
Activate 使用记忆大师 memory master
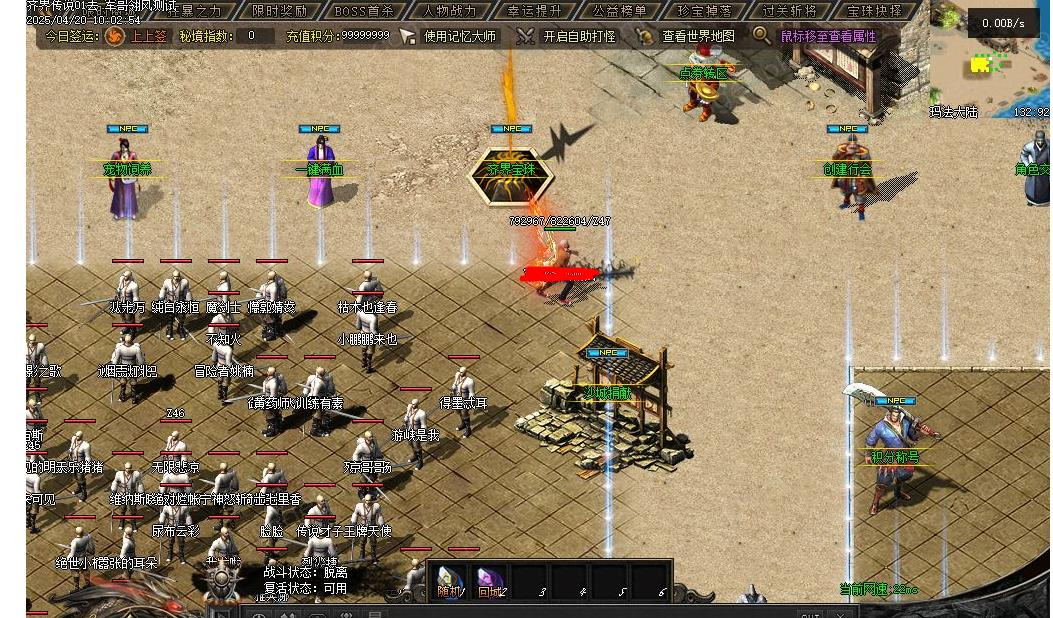tap(448, 36)
